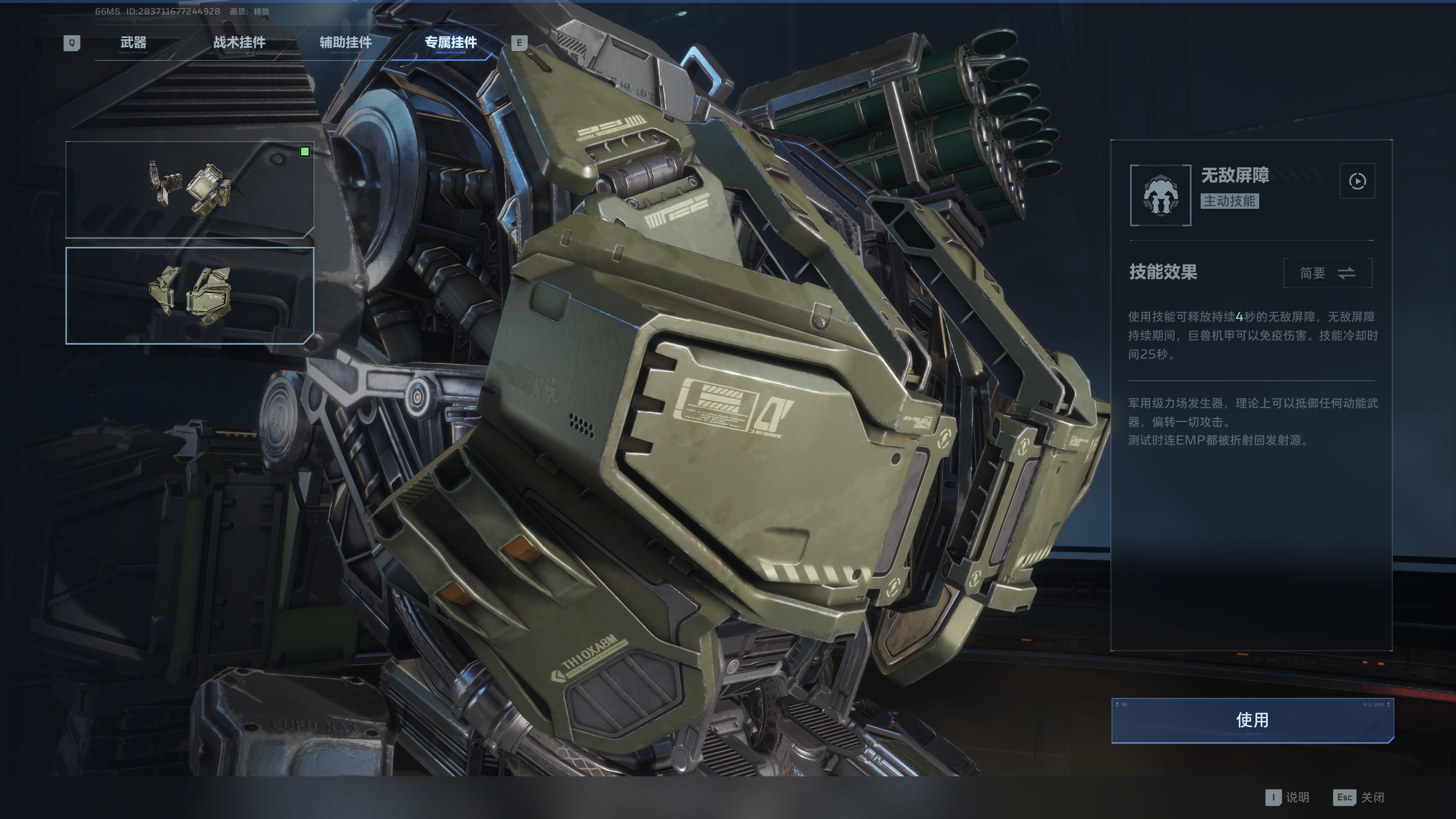Click the 使用 button to equip
Image resolution: width=1456 pixels, height=819 pixels.
pos(1252,720)
